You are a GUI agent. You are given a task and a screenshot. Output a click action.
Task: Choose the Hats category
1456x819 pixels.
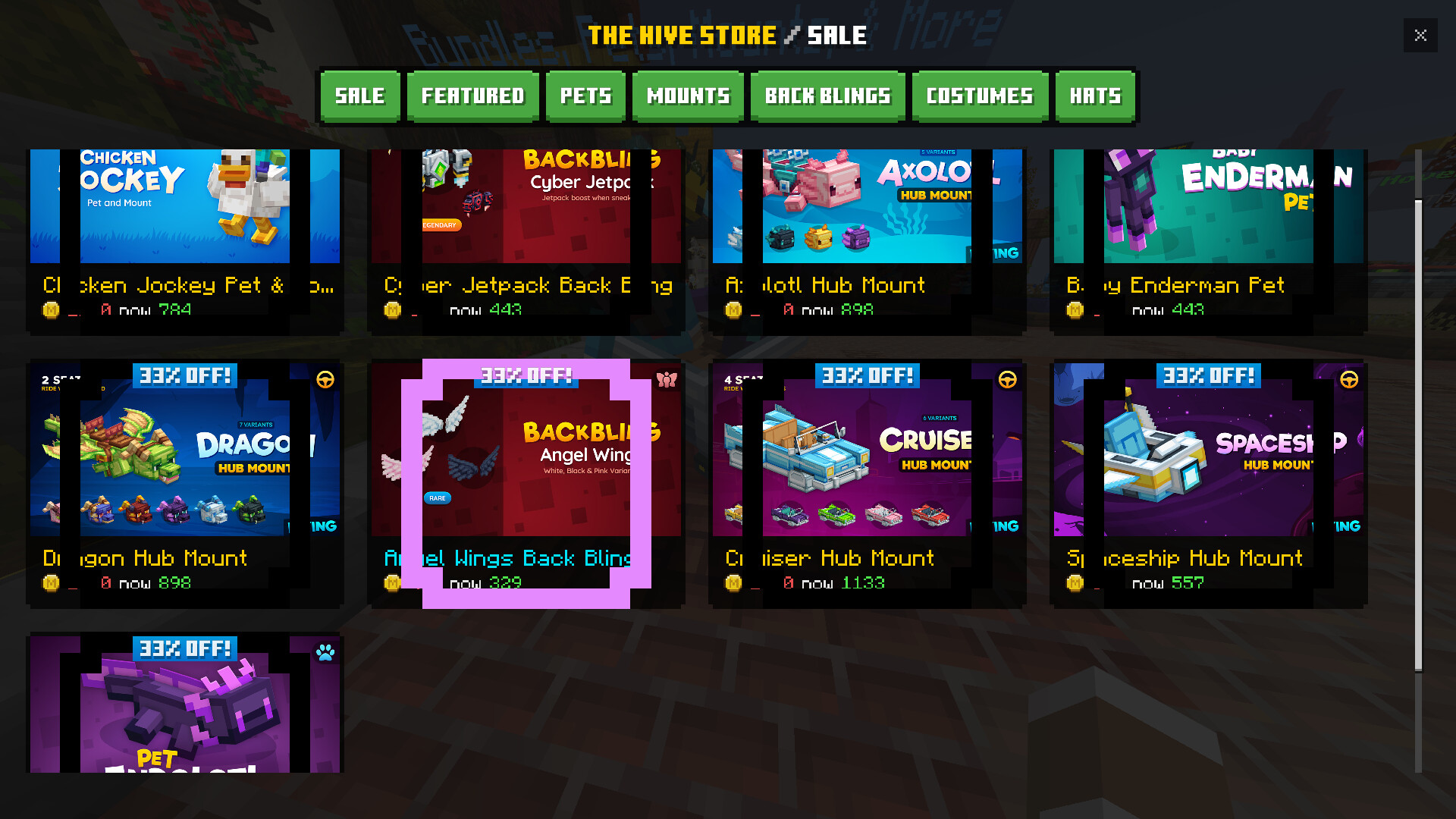[1095, 96]
